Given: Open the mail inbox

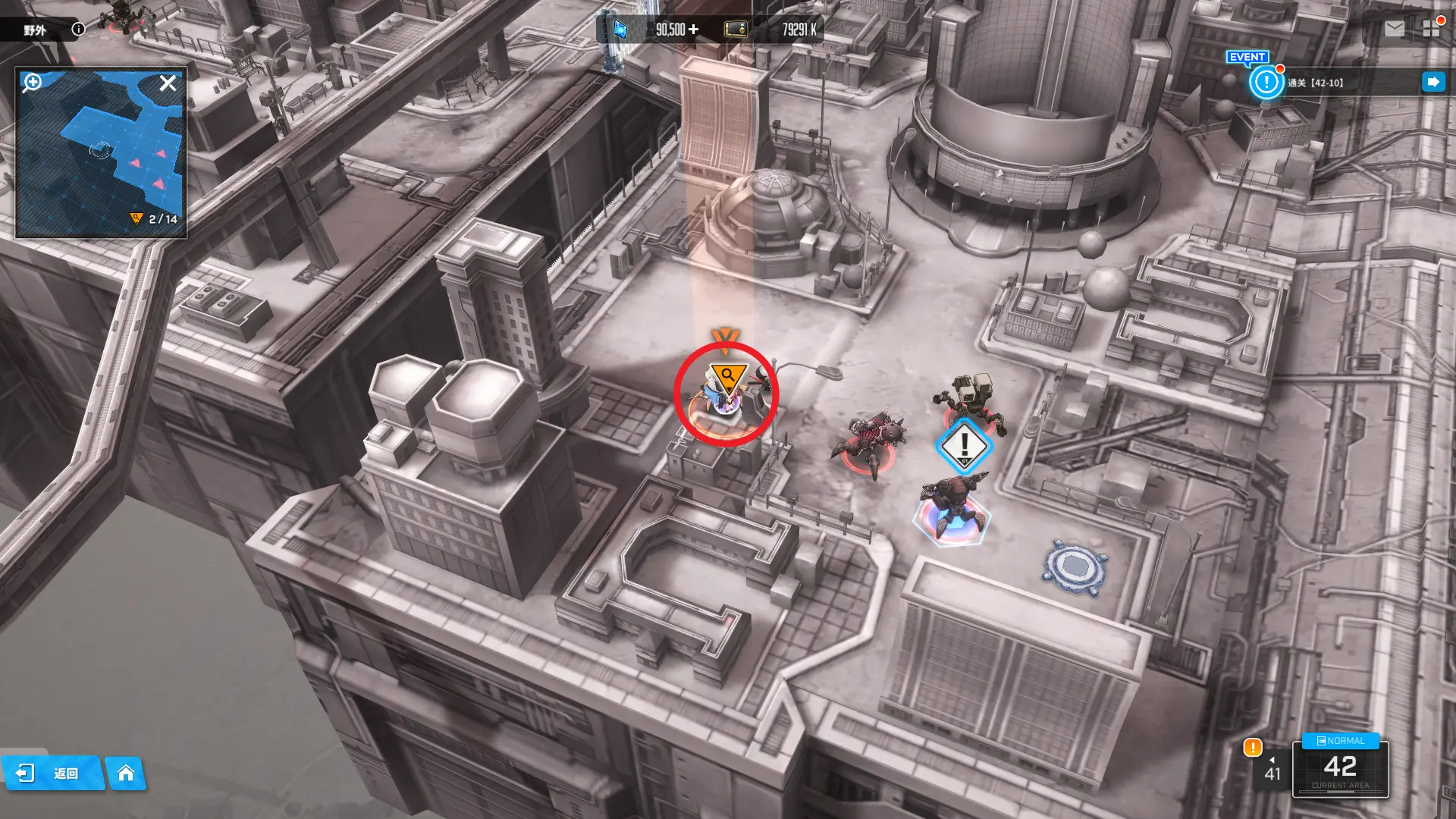Looking at the screenshot, I should click(x=1394, y=29).
